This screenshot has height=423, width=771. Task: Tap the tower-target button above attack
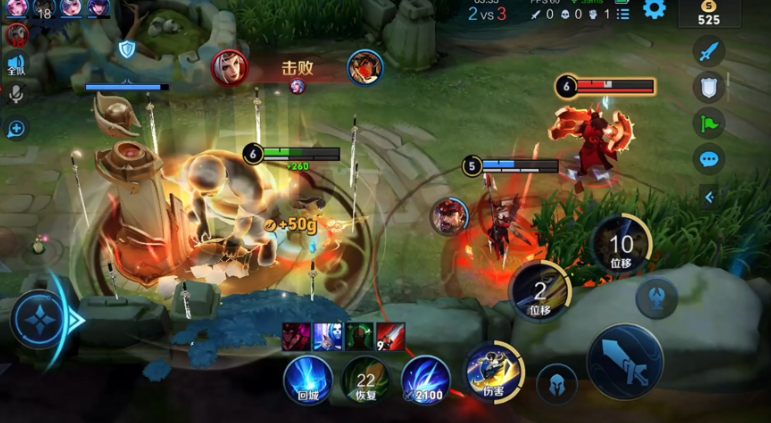(x=656, y=297)
